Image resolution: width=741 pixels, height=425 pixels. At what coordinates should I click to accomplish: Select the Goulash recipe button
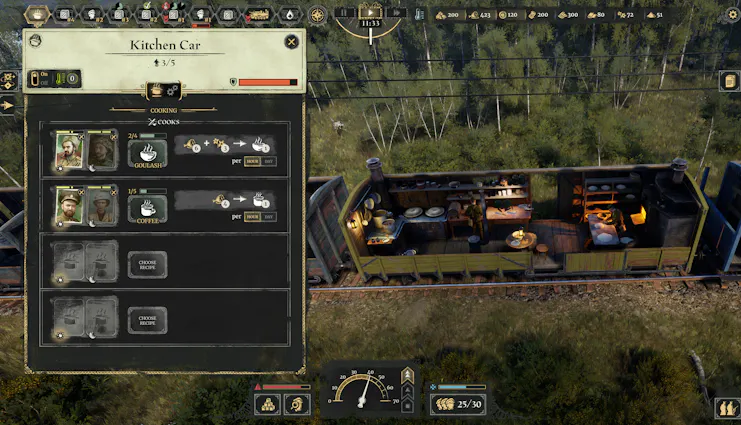[x=147, y=153]
